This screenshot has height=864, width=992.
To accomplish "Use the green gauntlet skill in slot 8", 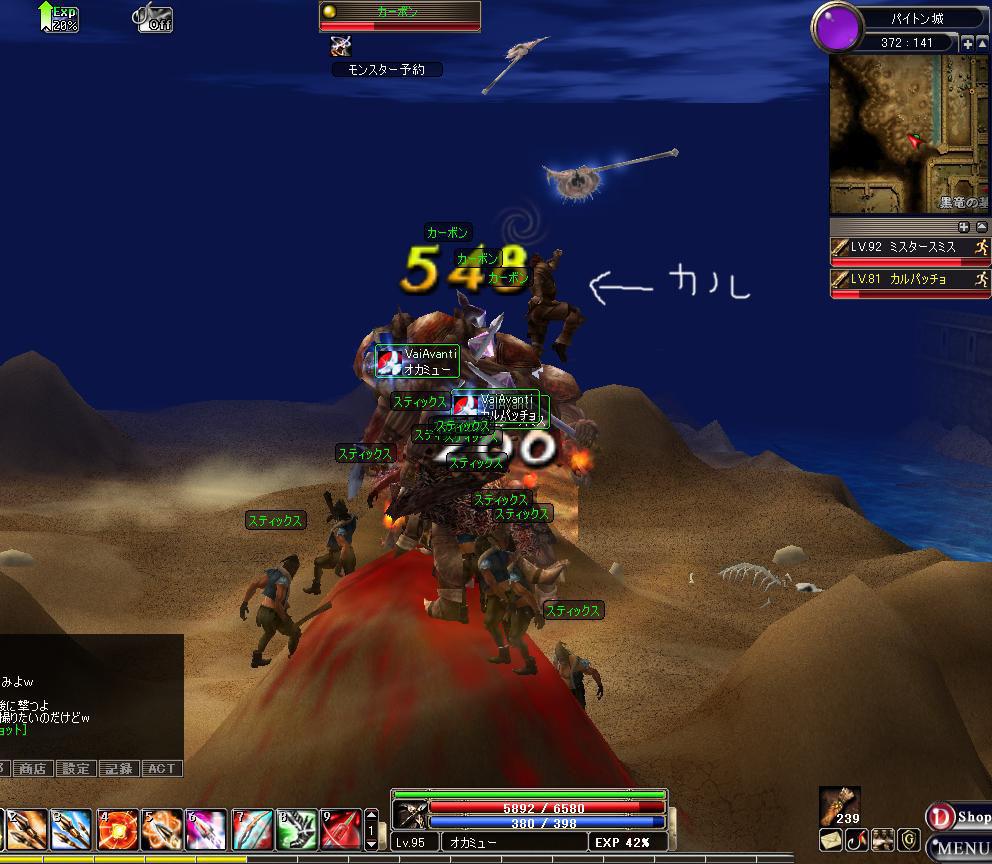I will [296, 830].
